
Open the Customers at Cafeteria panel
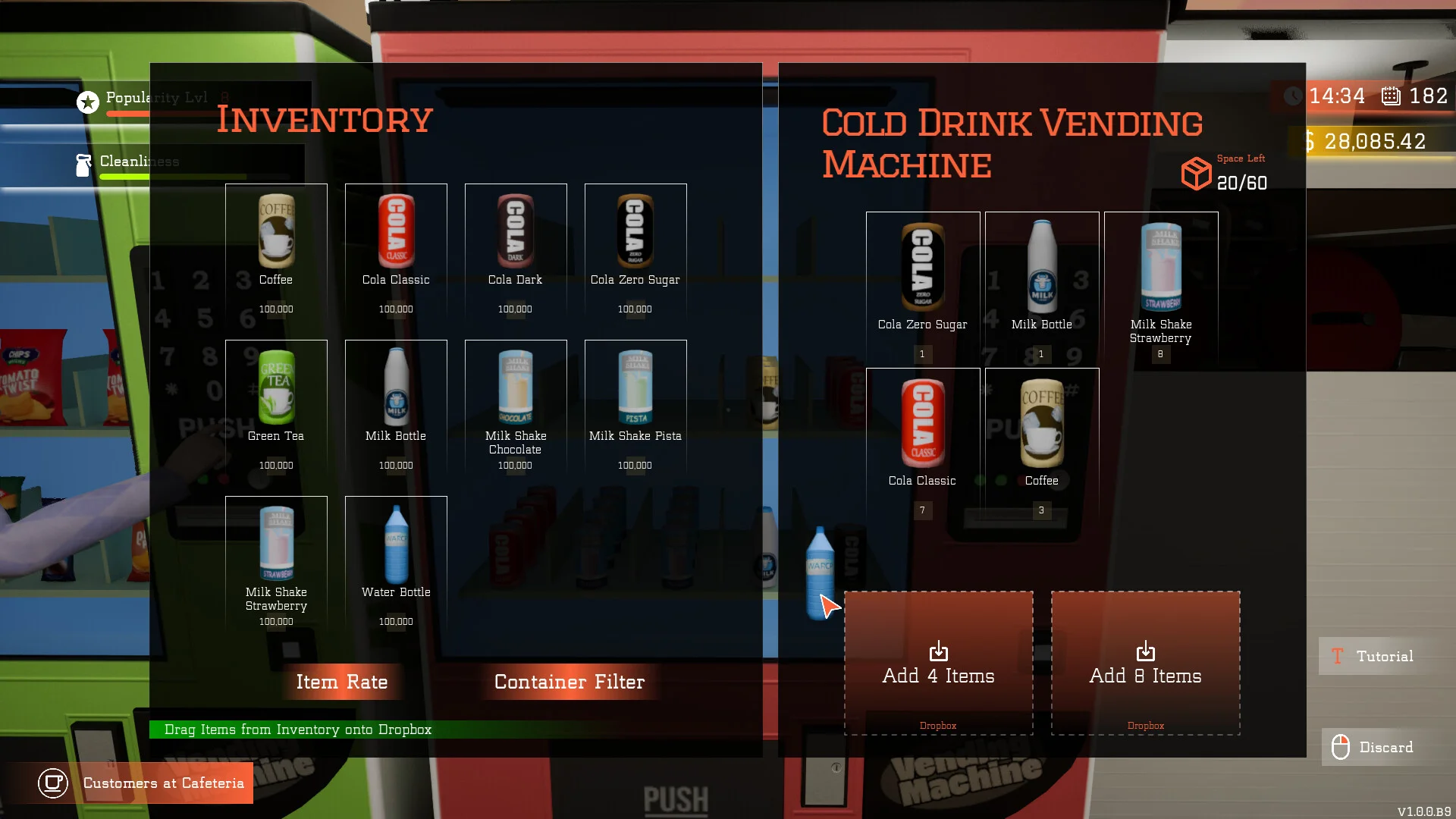pos(144,783)
